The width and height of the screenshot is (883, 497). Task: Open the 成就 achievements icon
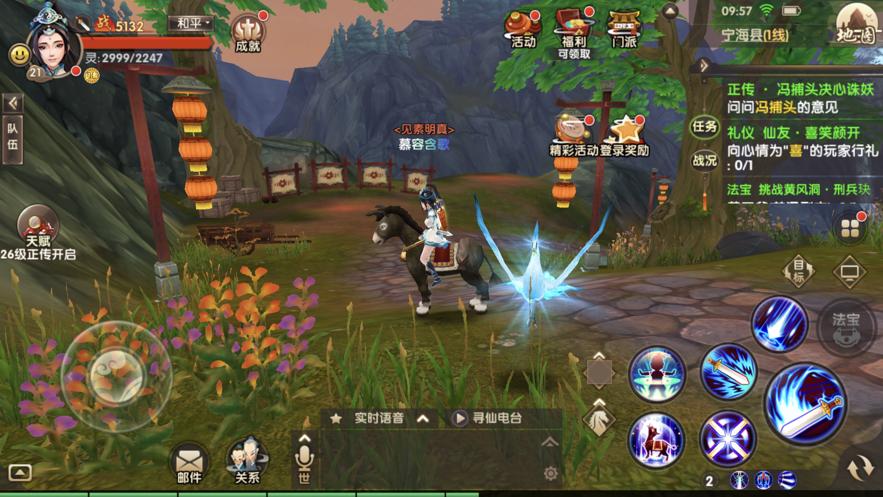coord(248,32)
